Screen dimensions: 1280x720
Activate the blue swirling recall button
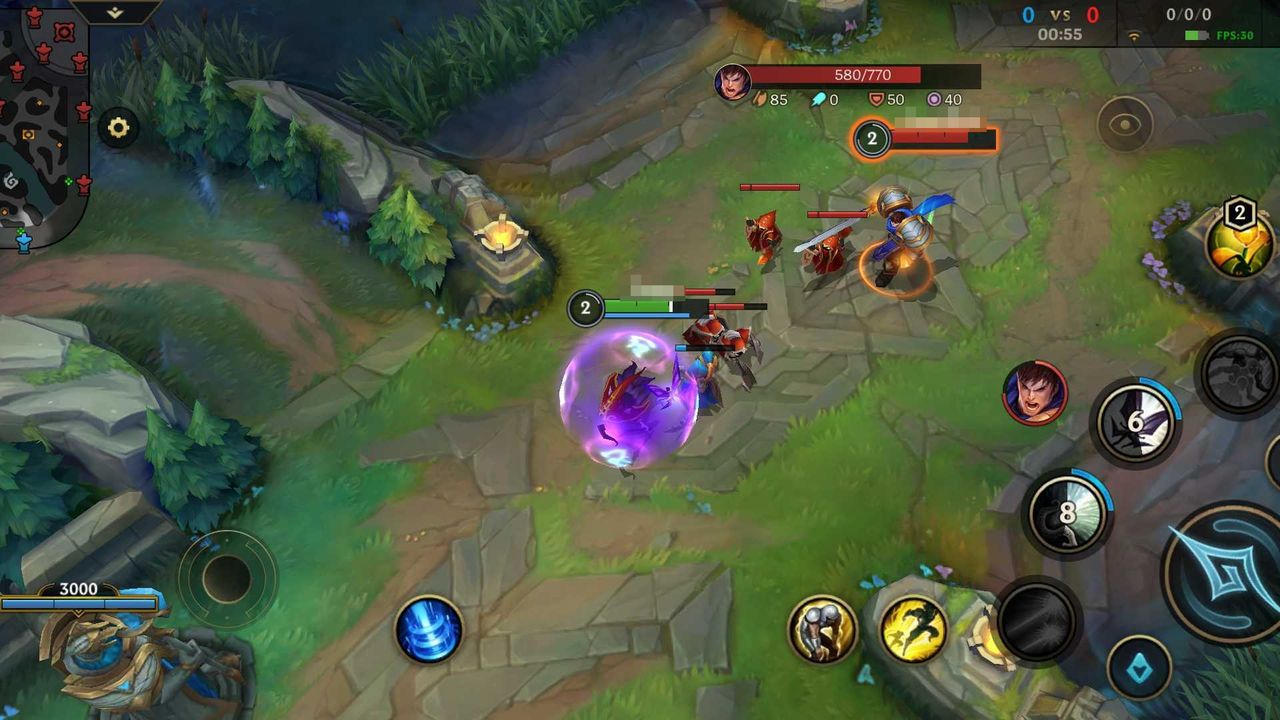[429, 630]
